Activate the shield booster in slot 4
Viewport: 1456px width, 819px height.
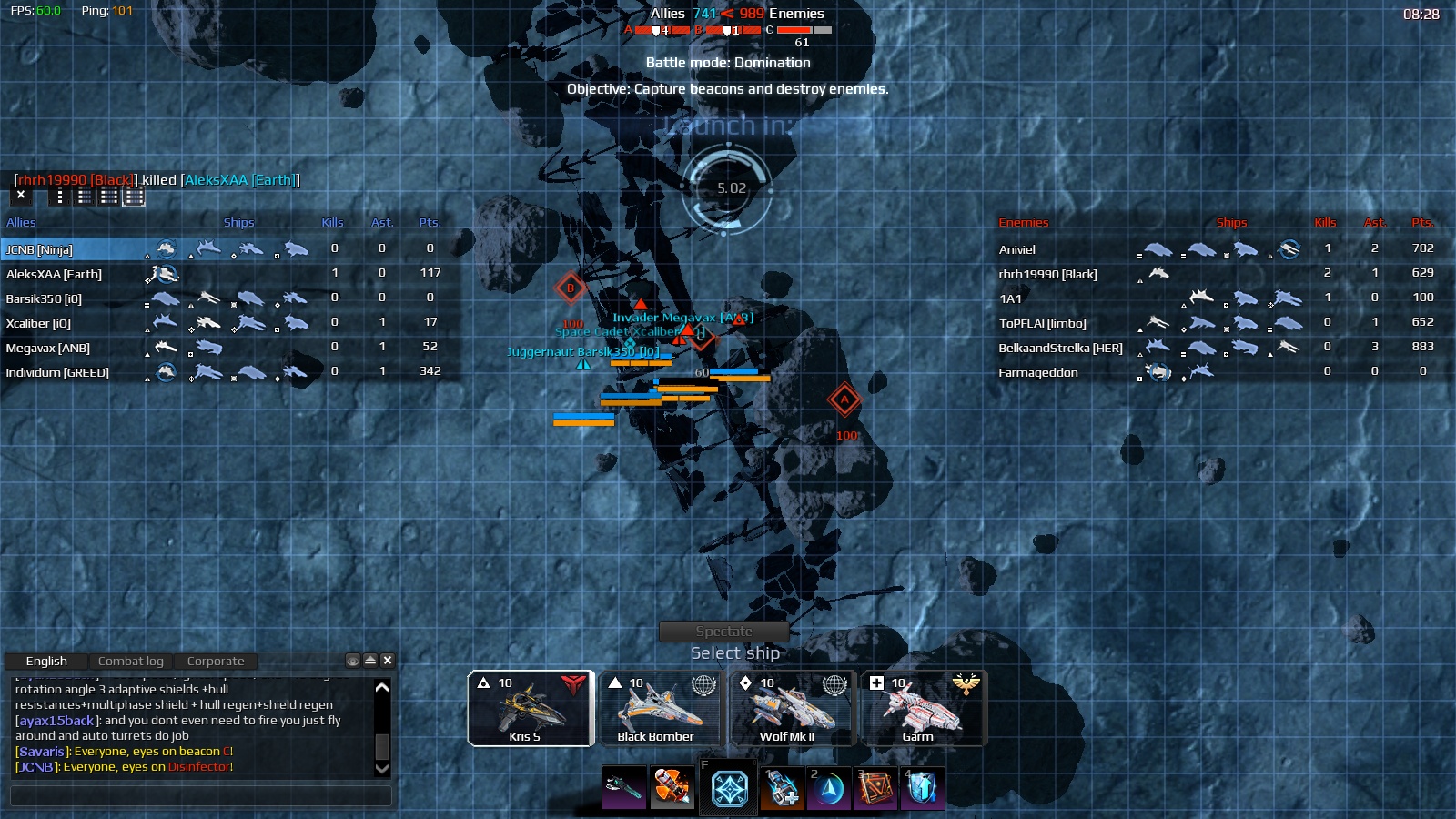click(x=923, y=788)
